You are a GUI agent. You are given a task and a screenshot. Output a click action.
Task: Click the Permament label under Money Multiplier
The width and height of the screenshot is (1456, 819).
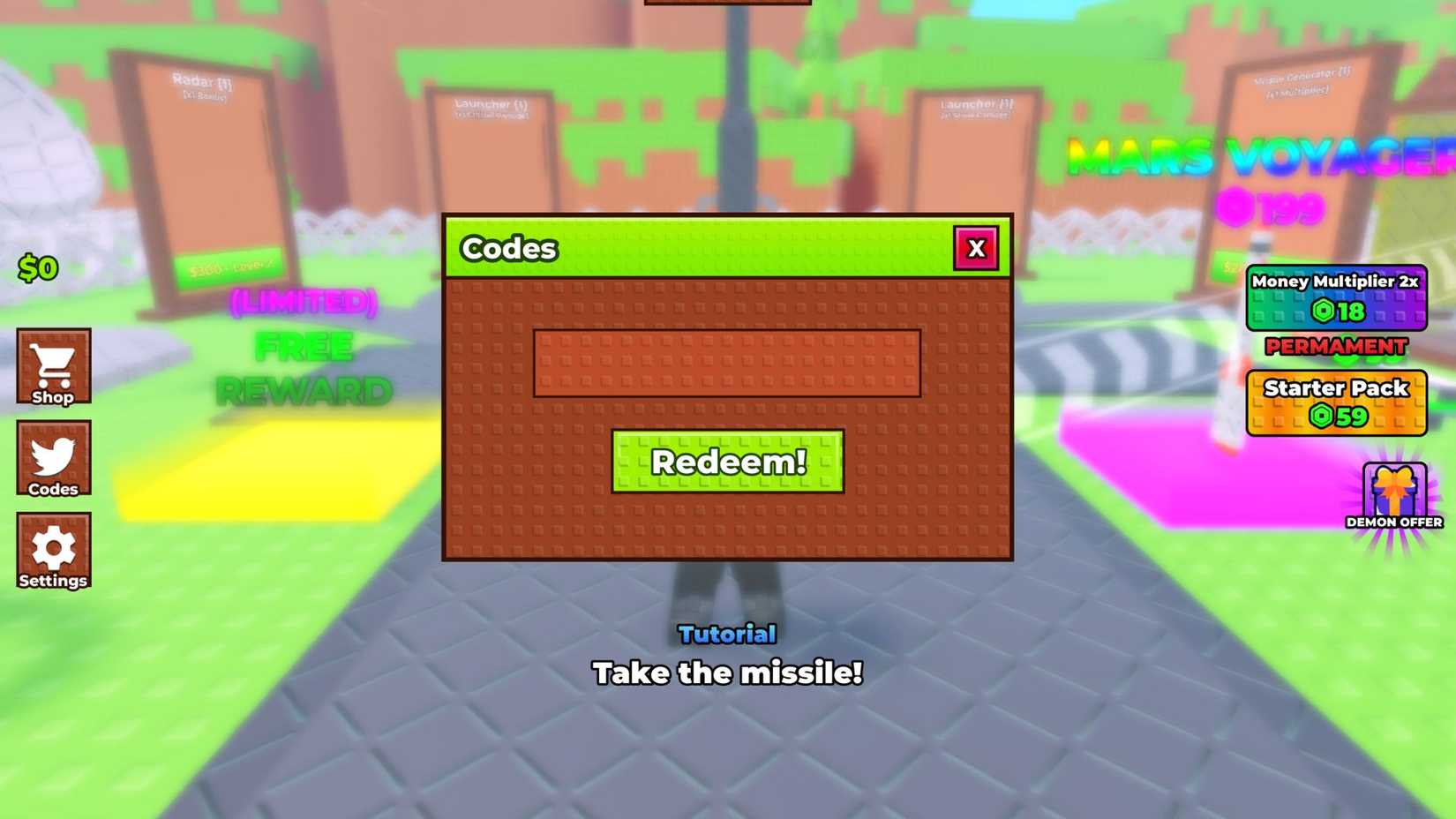1334,348
